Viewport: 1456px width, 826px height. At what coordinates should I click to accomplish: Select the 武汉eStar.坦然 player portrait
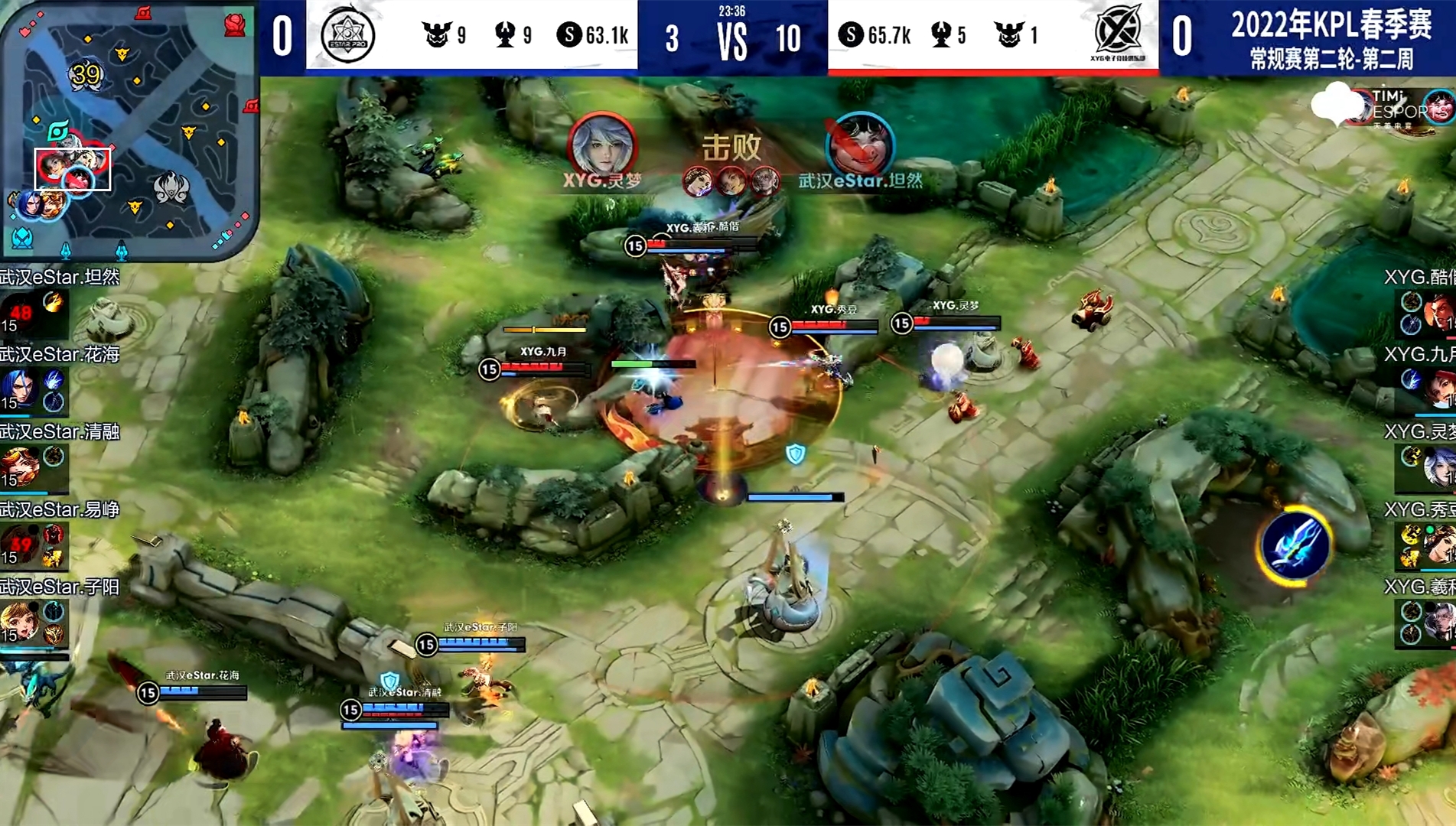21,312
